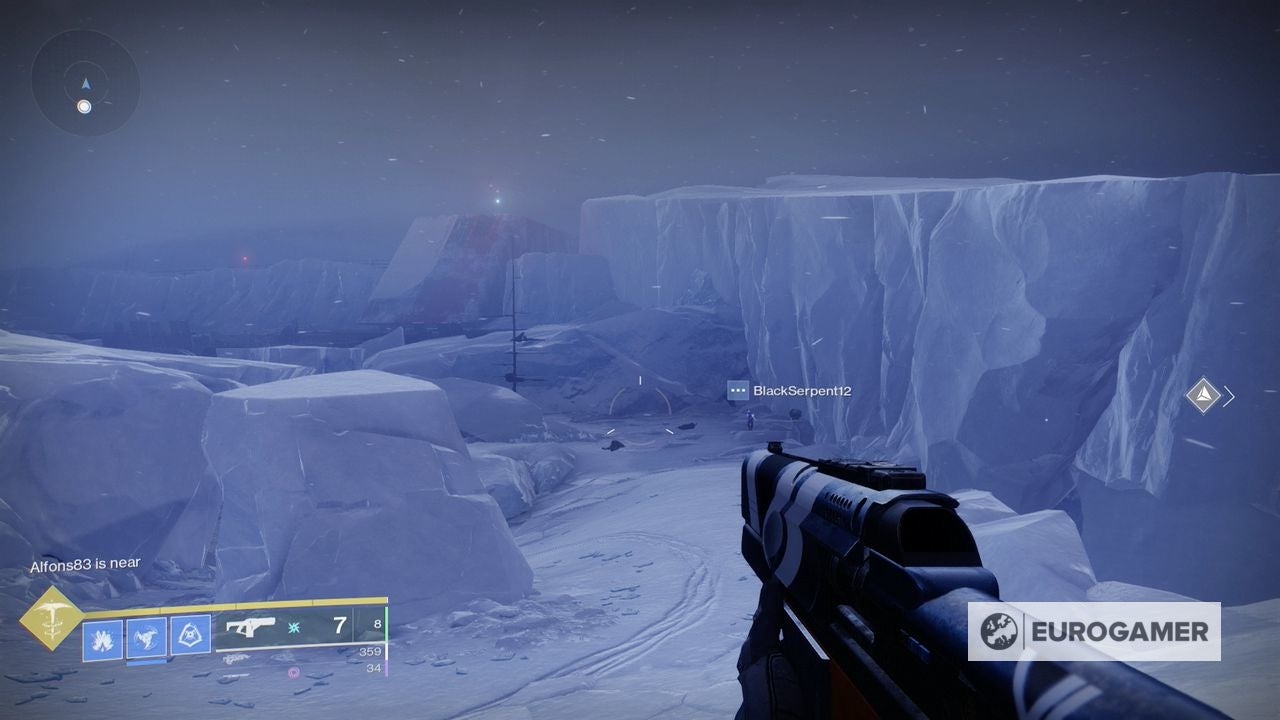Select the BlackSerpent12 name label
The height and width of the screenshot is (720, 1280).
[x=804, y=391]
